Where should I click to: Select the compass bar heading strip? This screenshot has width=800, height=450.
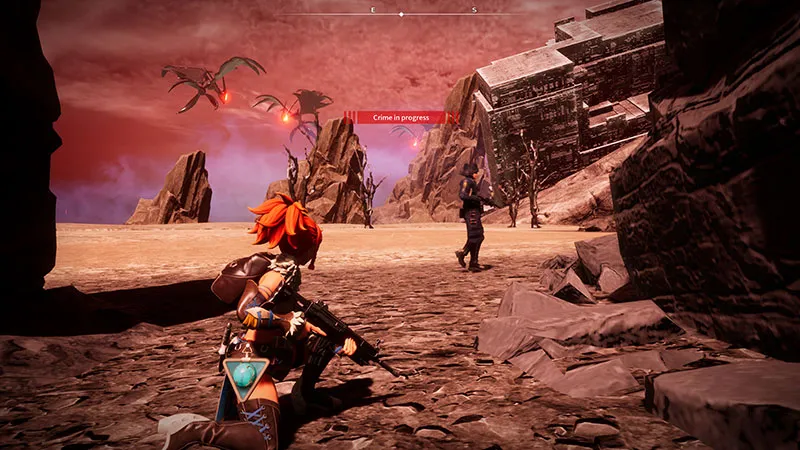pos(401,13)
